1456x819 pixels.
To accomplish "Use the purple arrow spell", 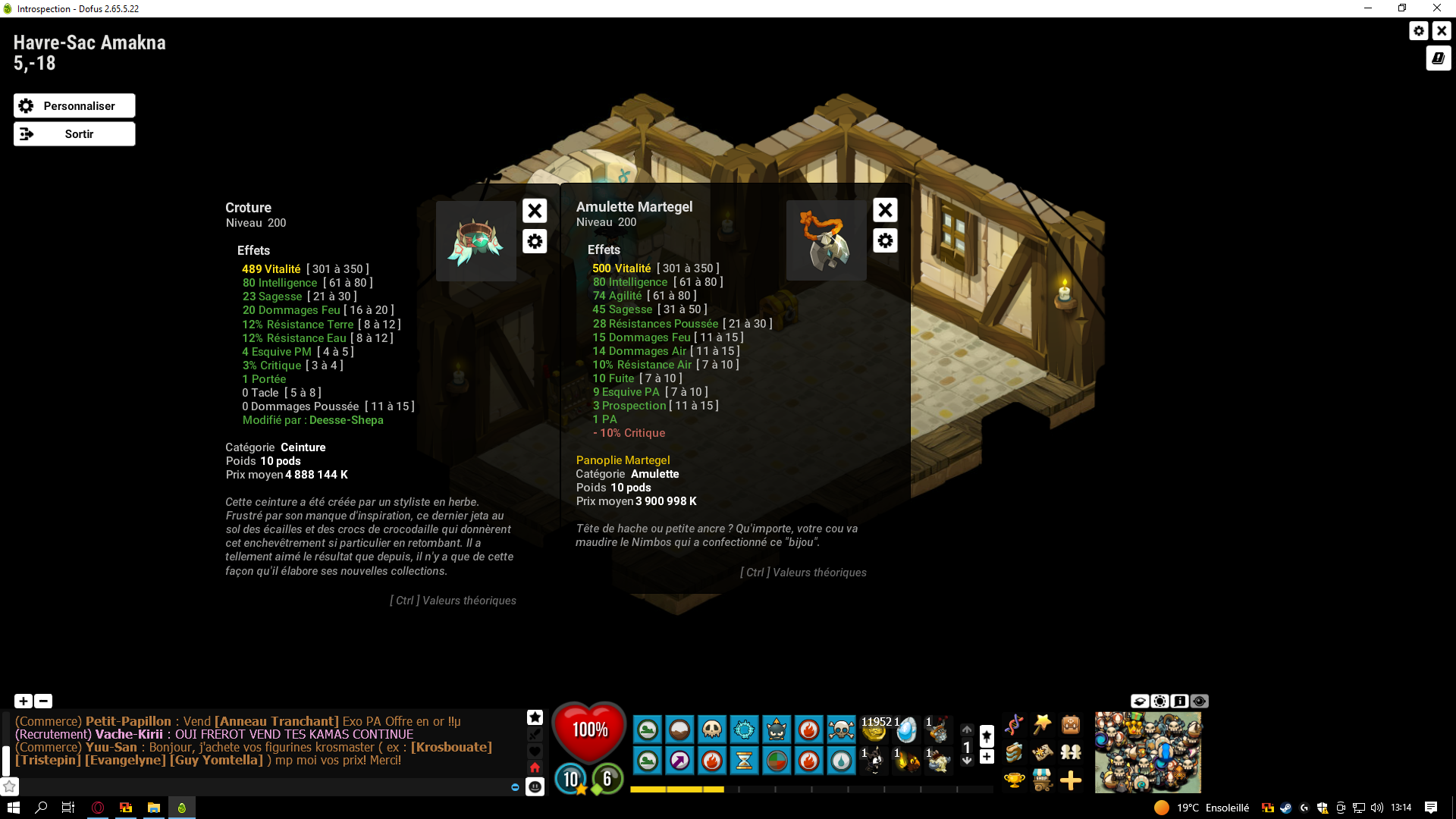I will point(679,760).
